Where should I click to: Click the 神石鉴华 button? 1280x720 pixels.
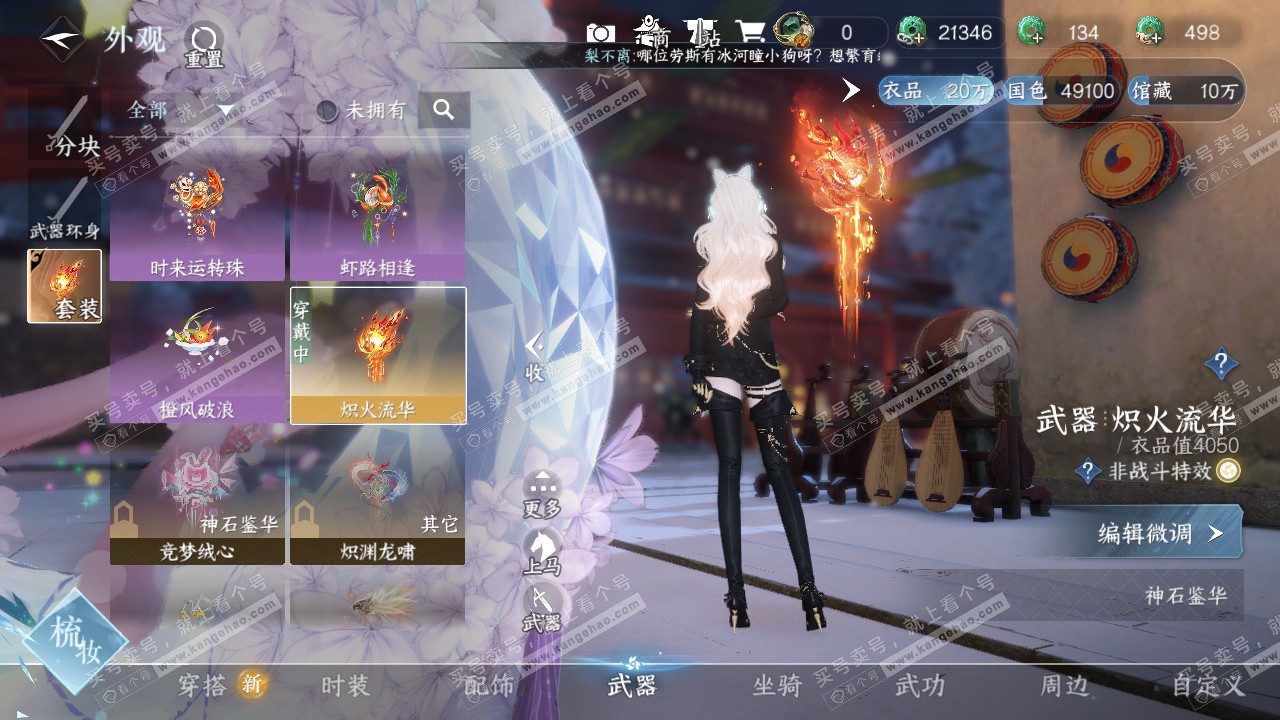click(1186, 596)
